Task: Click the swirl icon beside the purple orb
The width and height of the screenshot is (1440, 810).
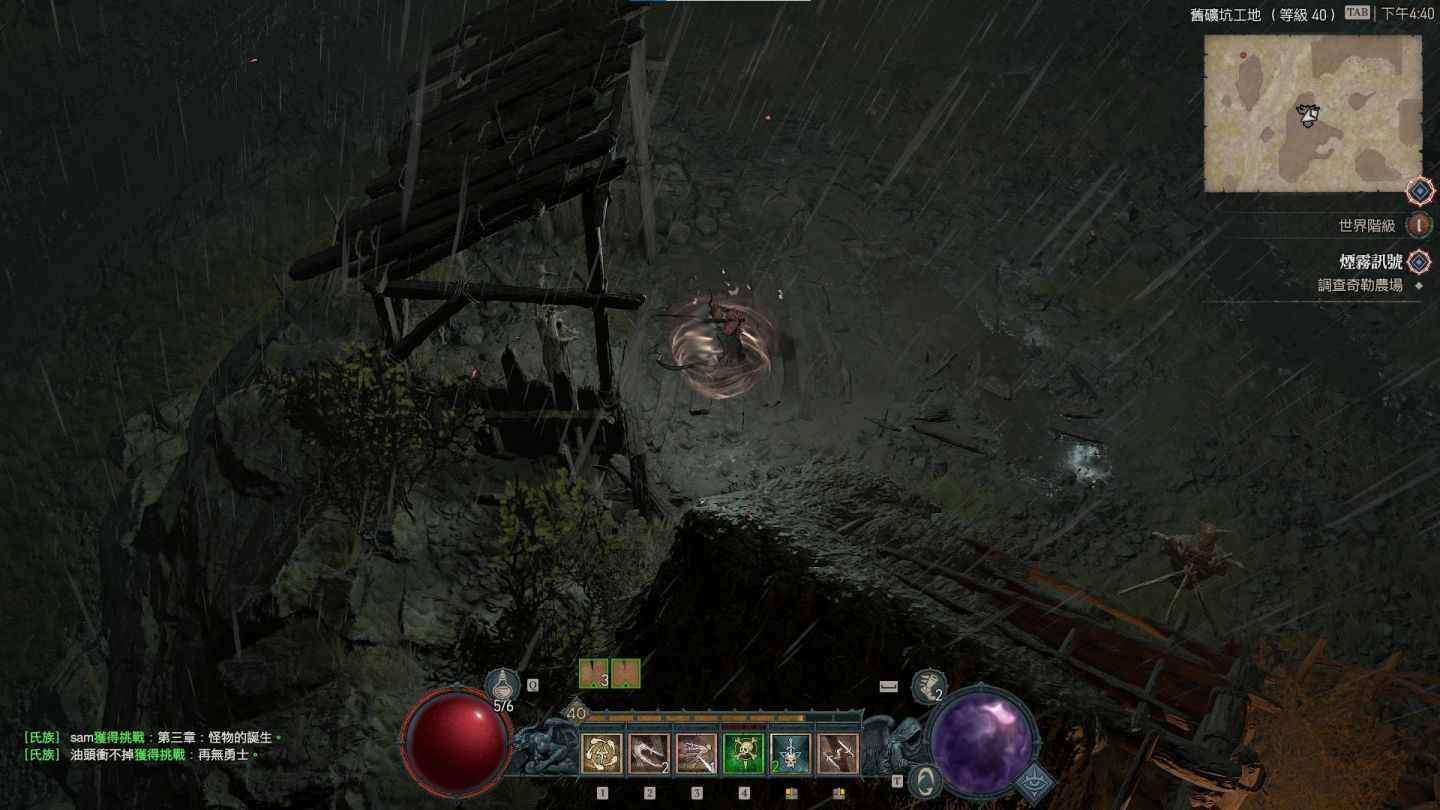Action: coord(925,780)
